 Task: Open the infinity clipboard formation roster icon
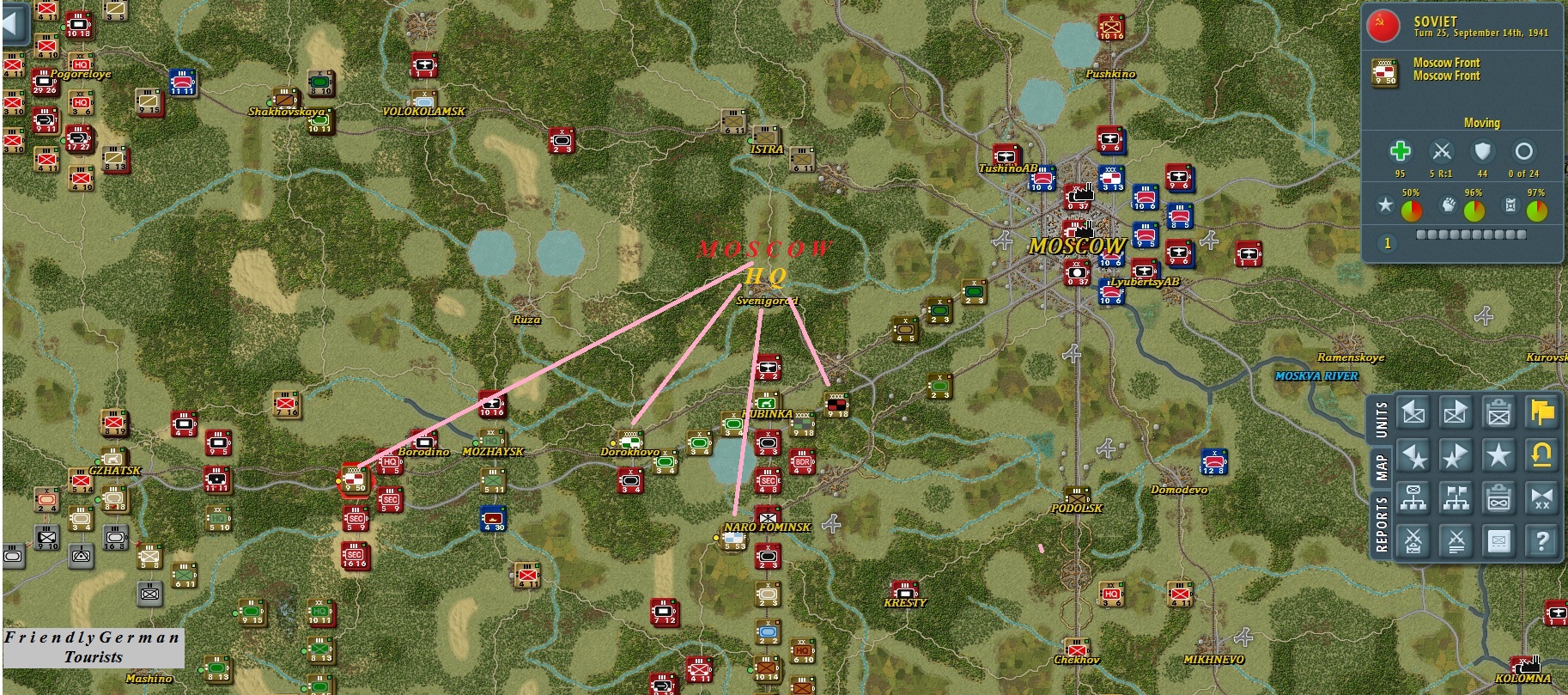[1498, 498]
